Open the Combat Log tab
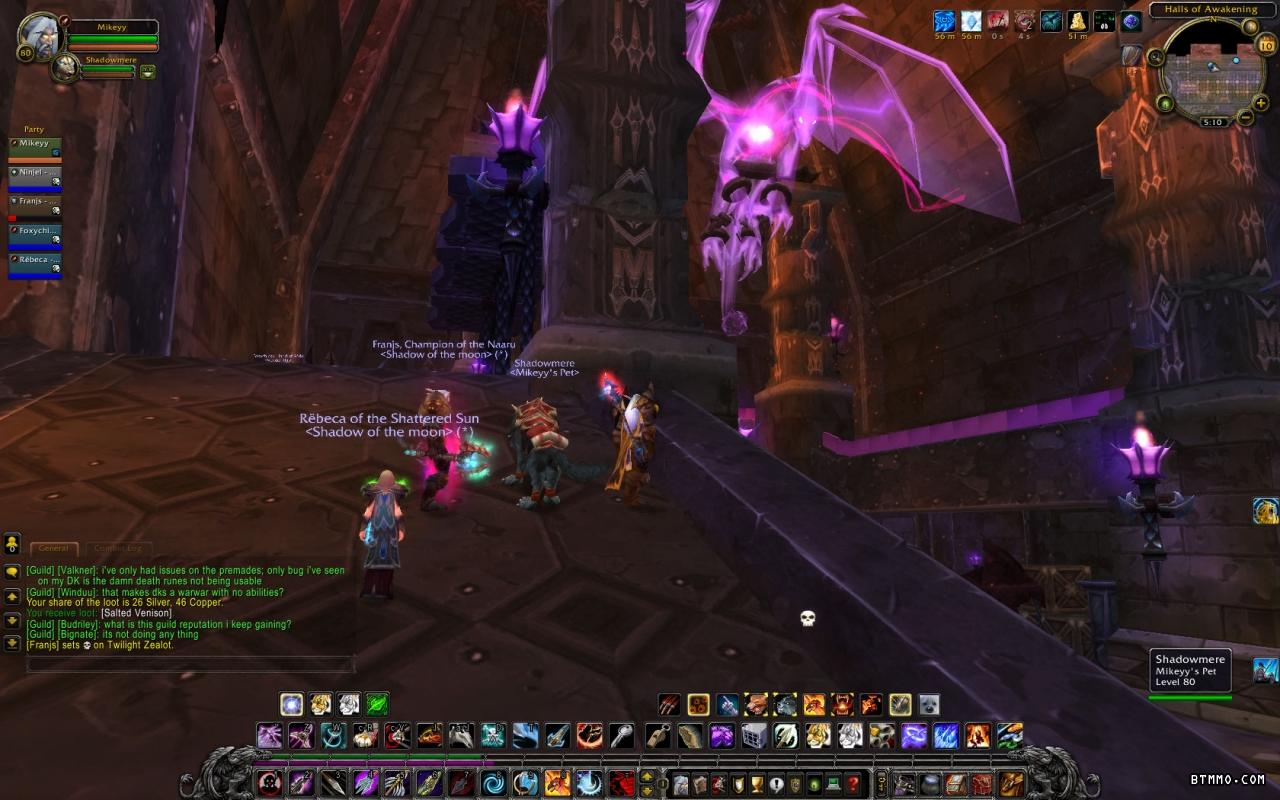1280x800 pixels. click(x=118, y=548)
